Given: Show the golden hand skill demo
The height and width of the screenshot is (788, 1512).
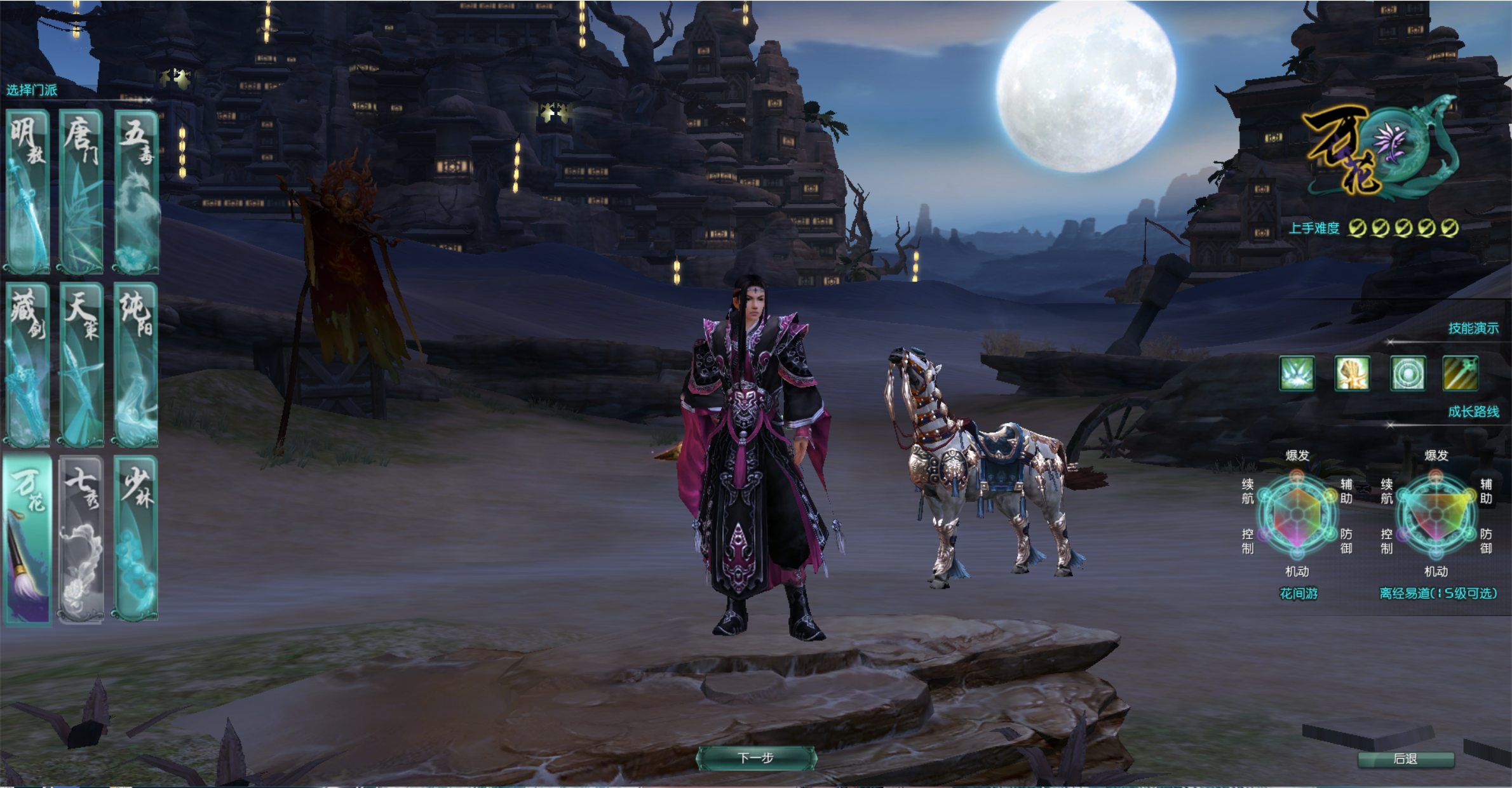Looking at the screenshot, I should pos(1352,373).
